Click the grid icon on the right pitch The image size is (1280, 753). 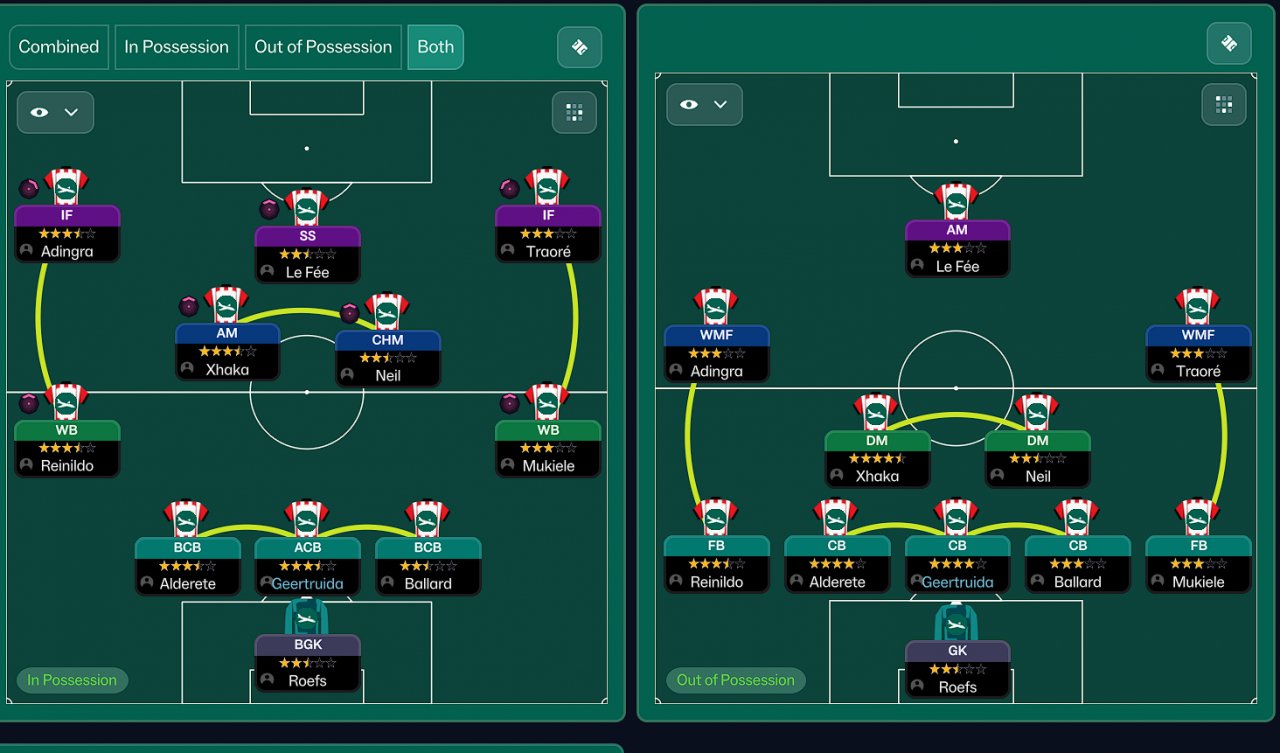(1223, 104)
